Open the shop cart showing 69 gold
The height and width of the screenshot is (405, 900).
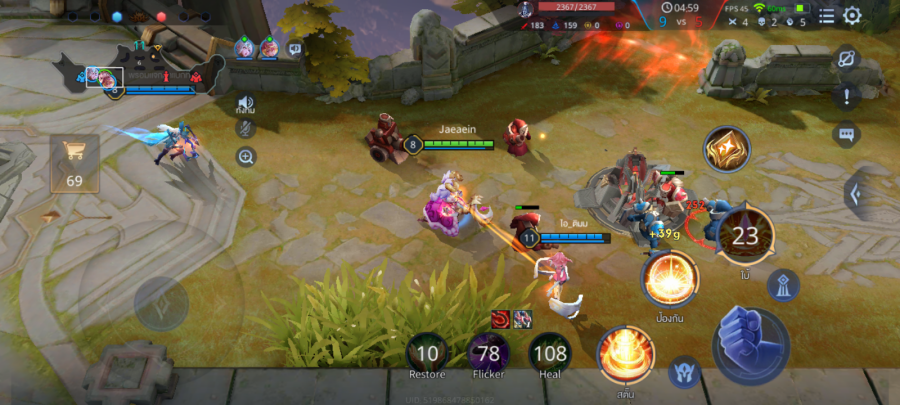(x=75, y=162)
